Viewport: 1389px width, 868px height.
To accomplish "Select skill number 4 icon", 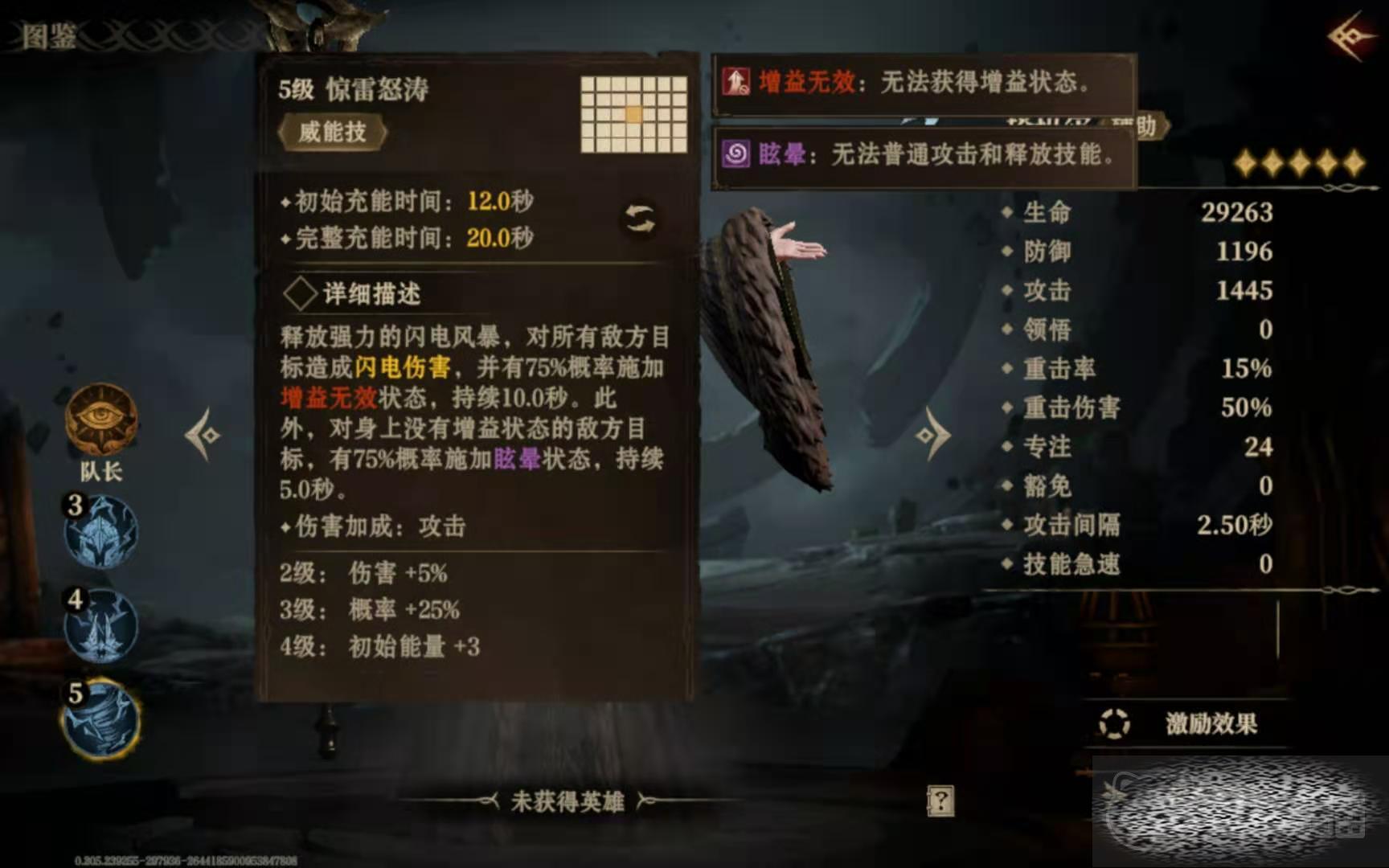I will point(102,626).
